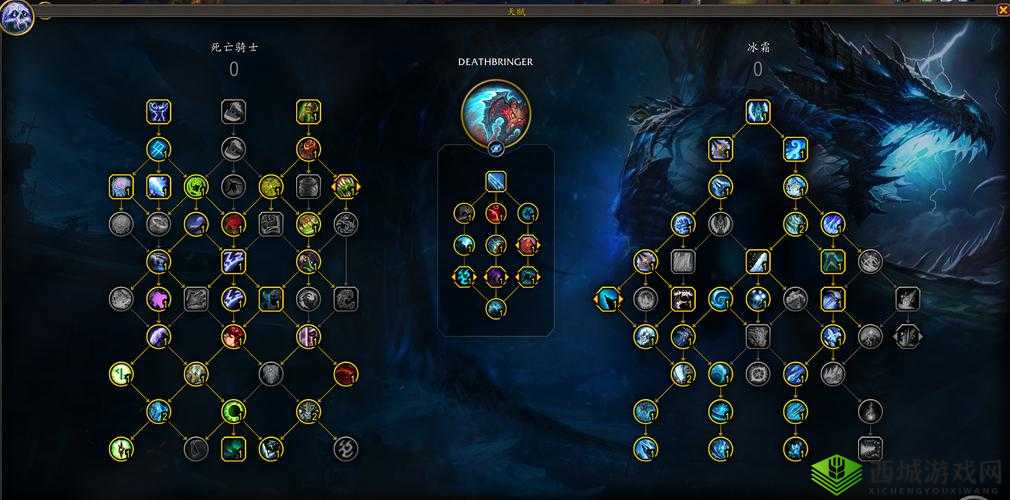Screen dimensions: 1010x500
Task: Click the black-and-white chains square Frost talent
Action: click(x=683, y=298)
